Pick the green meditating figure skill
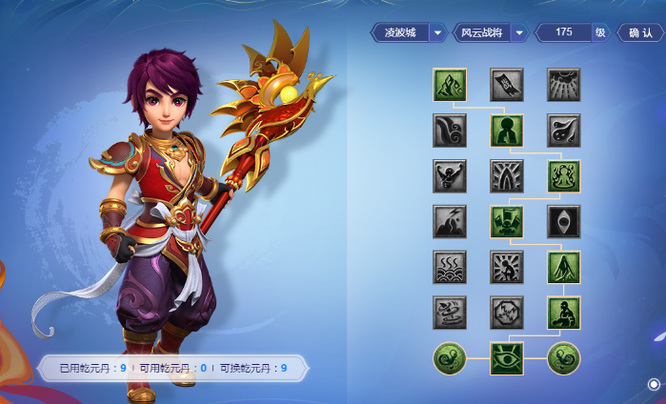This screenshot has width=666, height=404. point(563,176)
